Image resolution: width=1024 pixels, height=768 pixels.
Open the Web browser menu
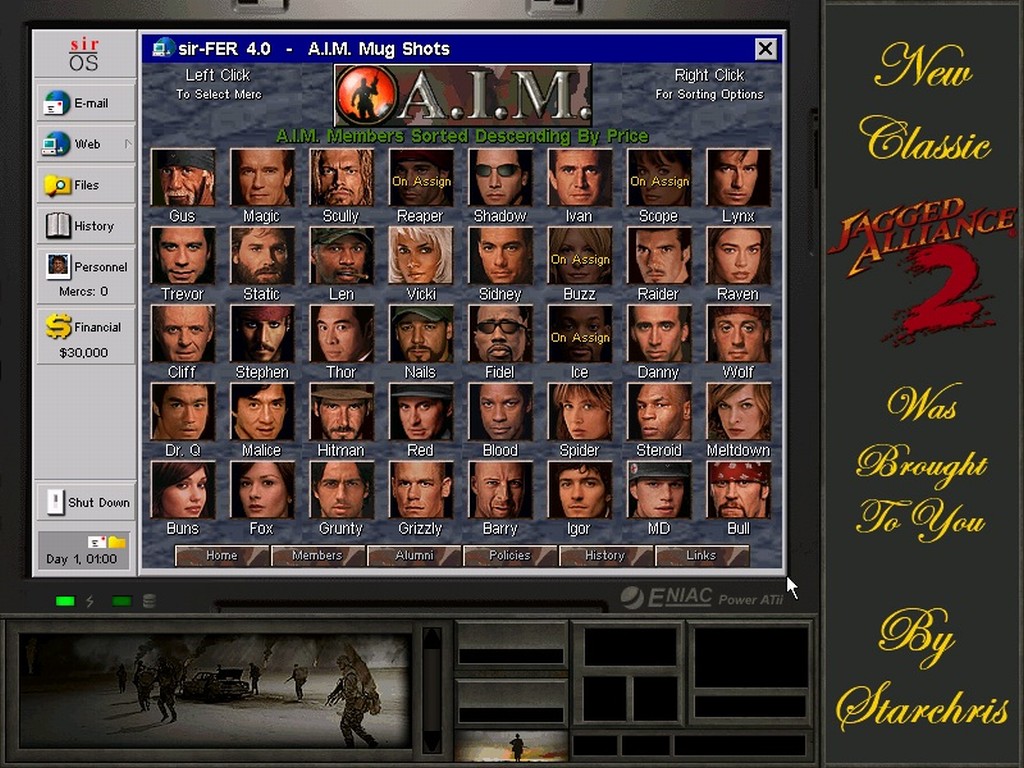(x=86, y=144)
